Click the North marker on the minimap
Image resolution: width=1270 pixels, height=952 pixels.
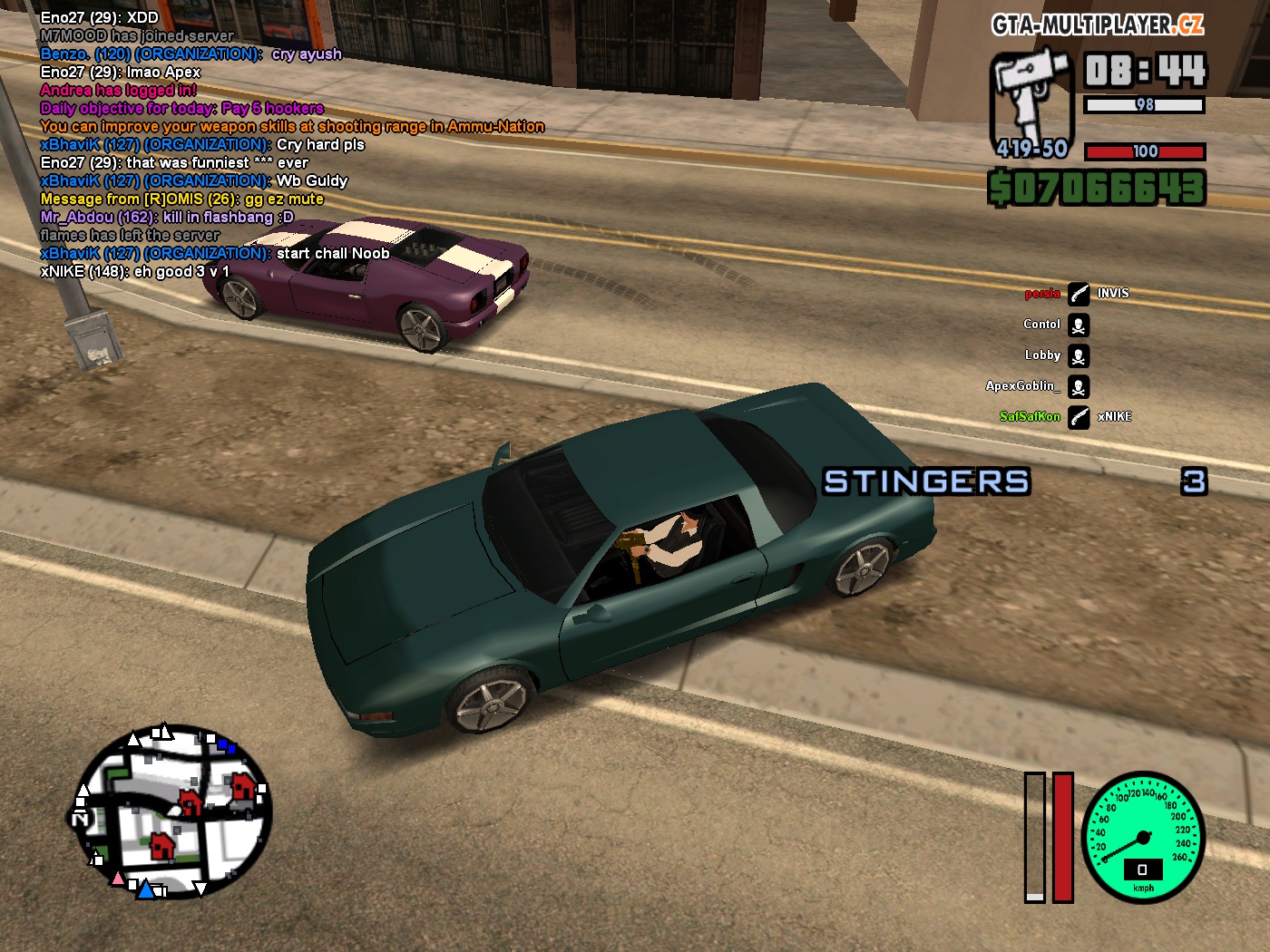tap(80, 819)
